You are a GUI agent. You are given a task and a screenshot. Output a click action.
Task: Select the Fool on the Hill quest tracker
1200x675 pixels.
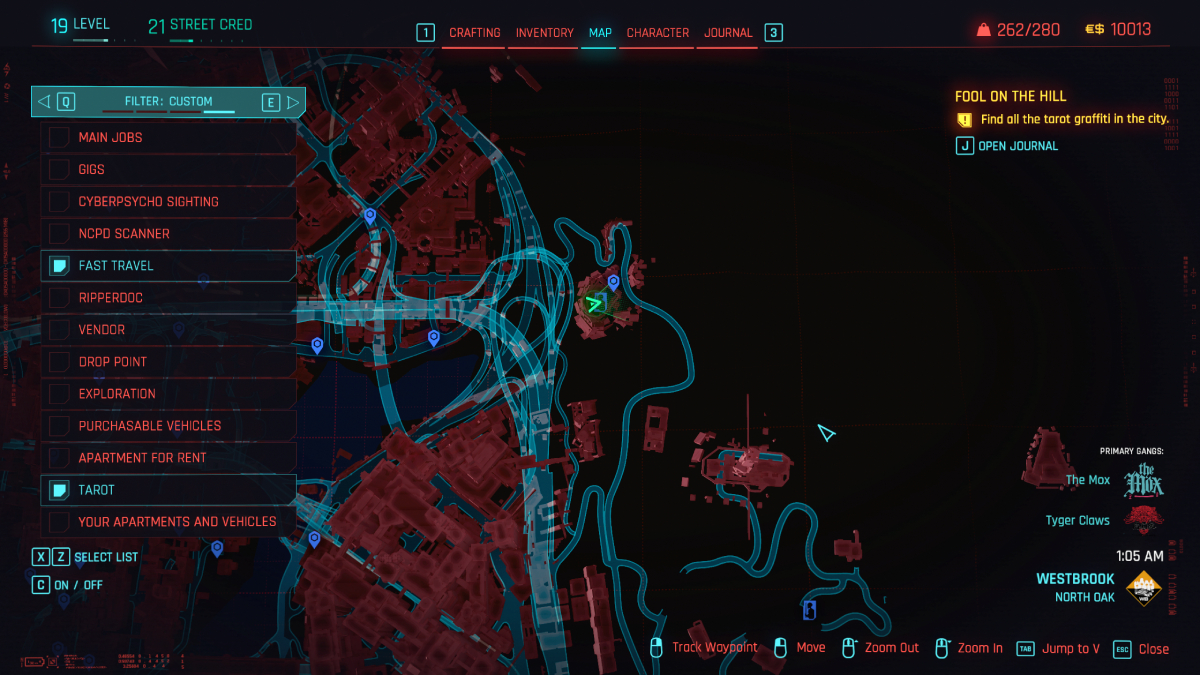tap(1010, 96)
